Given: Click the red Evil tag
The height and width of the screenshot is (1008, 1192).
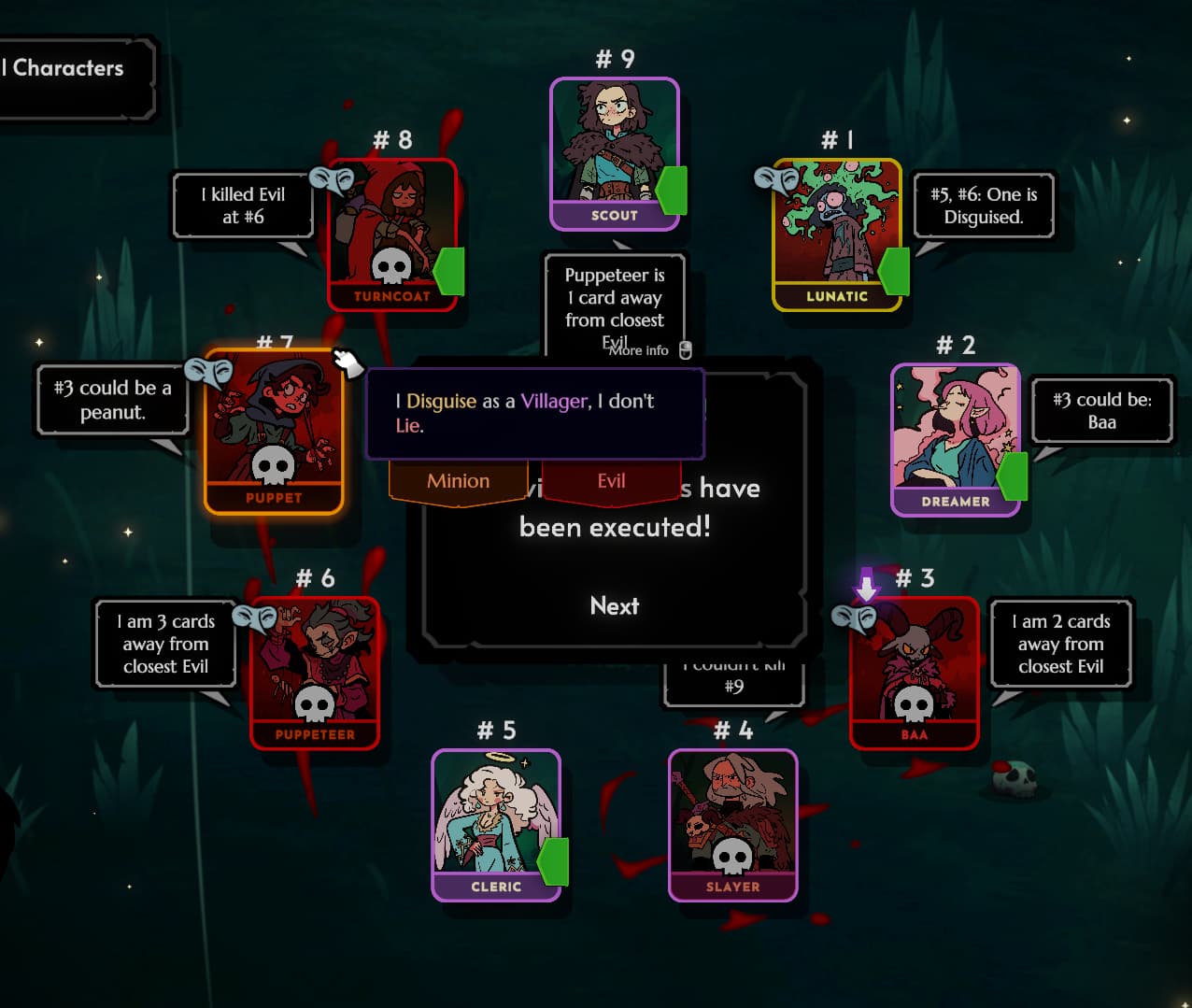Looking at the screenshot, I should coord(611,481).
